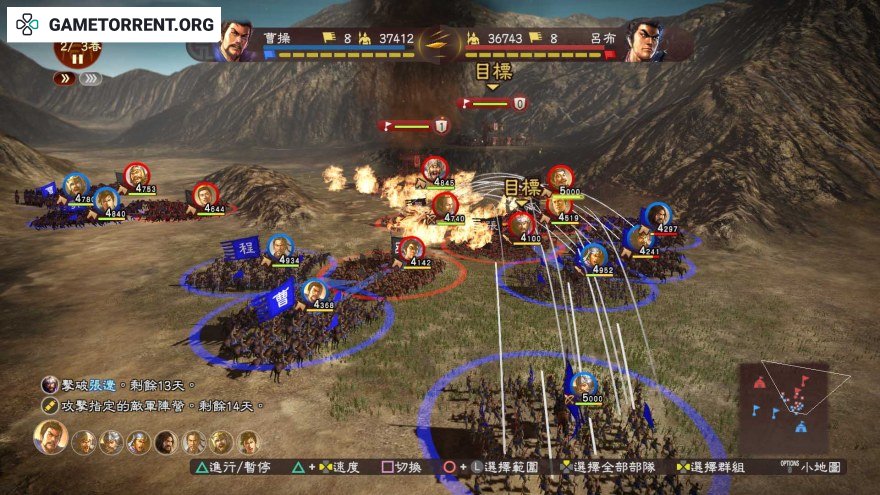Open Lu Bu's commander portrait in top bar
The width and height of the screenshot is (880, 495).
coord(644,39)
